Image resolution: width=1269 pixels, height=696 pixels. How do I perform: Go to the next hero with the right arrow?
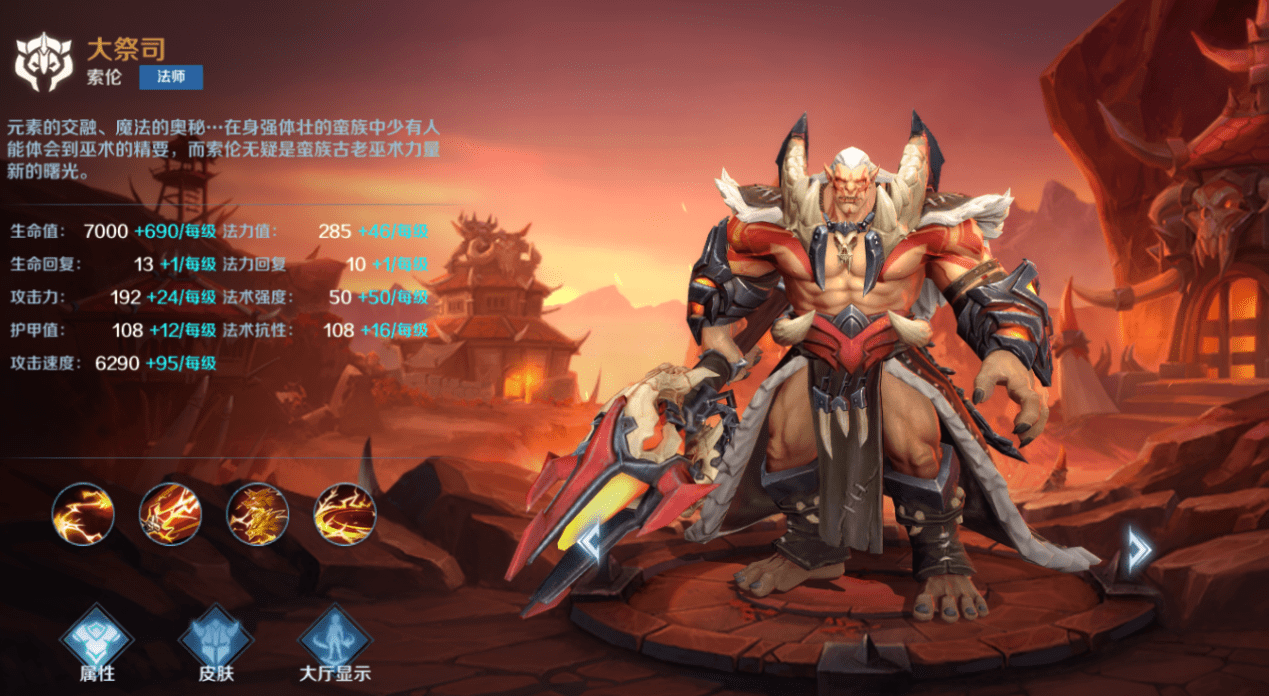pos(1138,549)
